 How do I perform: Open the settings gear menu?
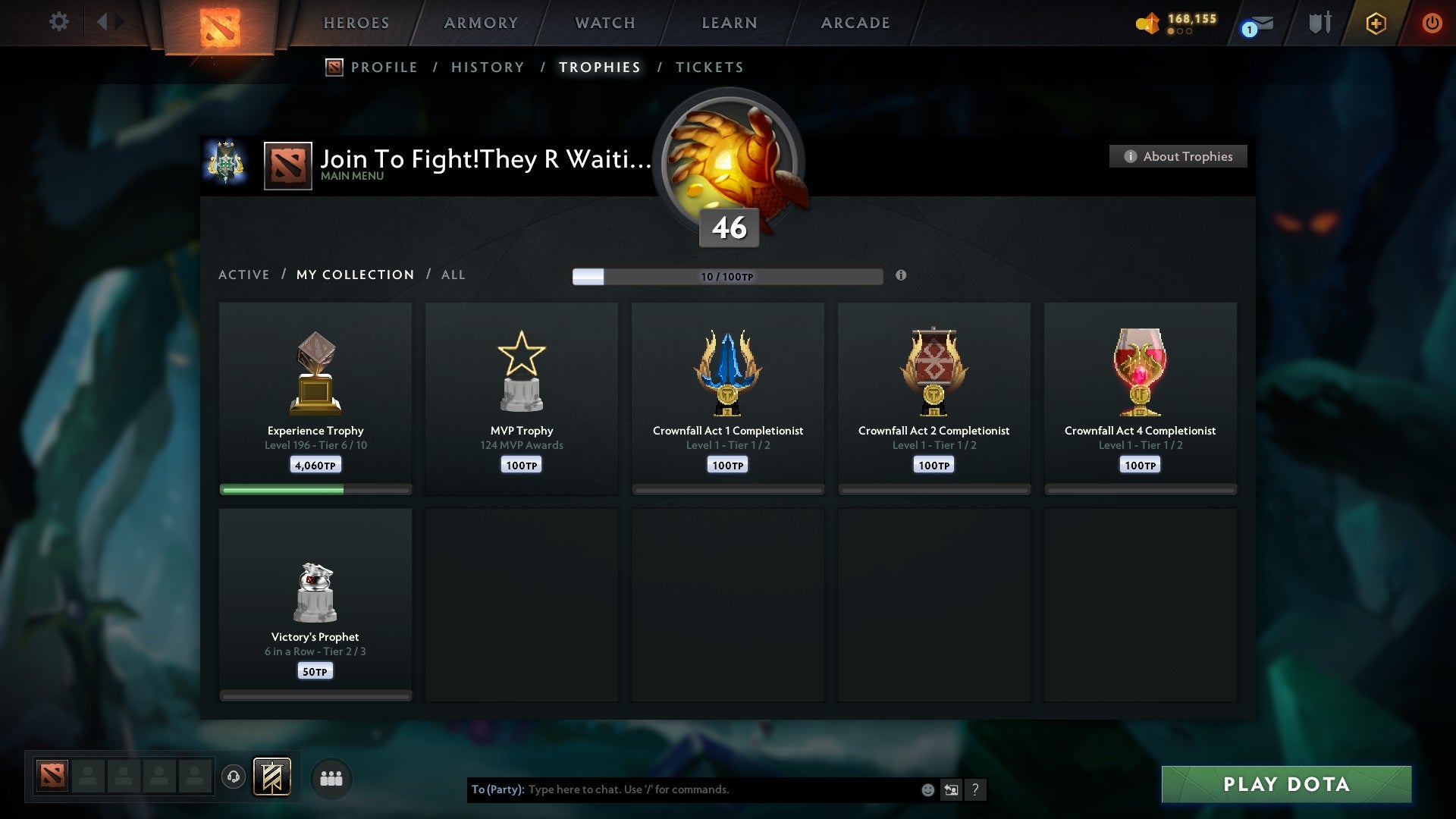coord(58,21)
